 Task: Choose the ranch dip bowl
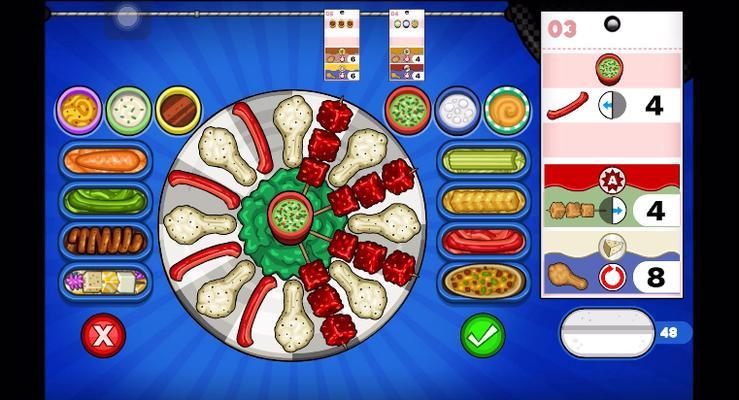pyautogui.click(x=129, y=110)
